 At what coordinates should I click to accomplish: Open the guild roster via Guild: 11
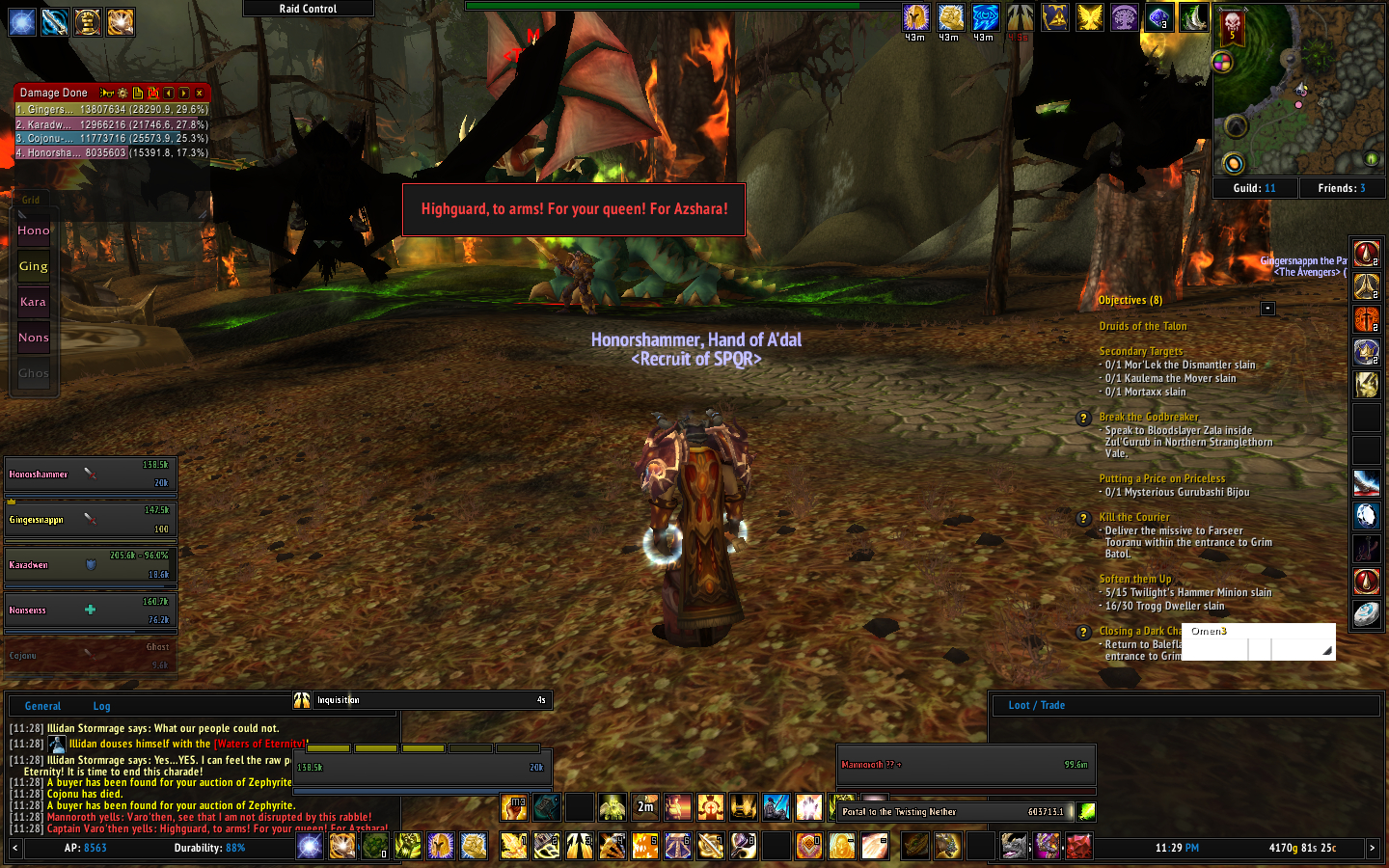[1255, 188]
